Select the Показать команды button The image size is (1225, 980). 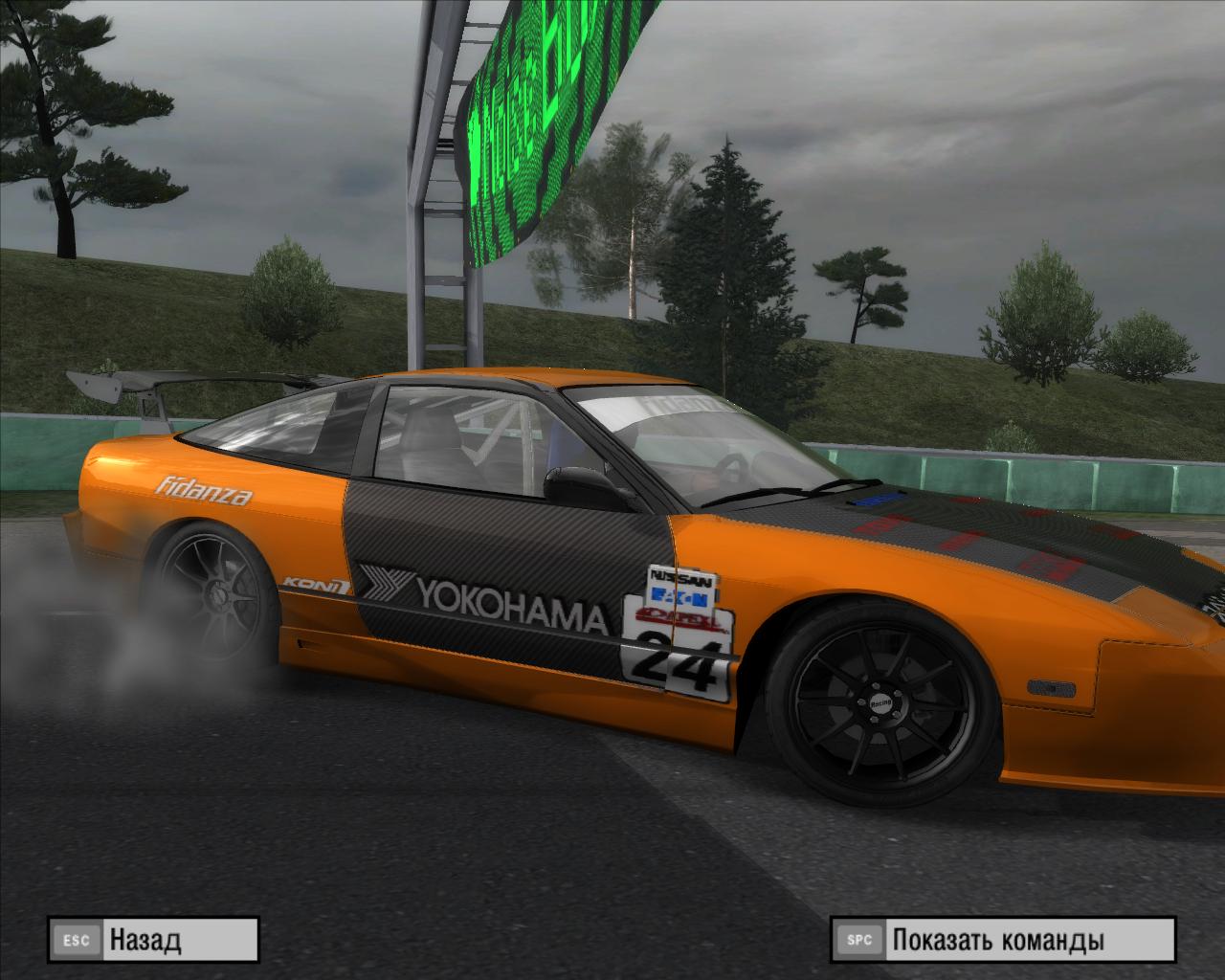click(1002, 939)
